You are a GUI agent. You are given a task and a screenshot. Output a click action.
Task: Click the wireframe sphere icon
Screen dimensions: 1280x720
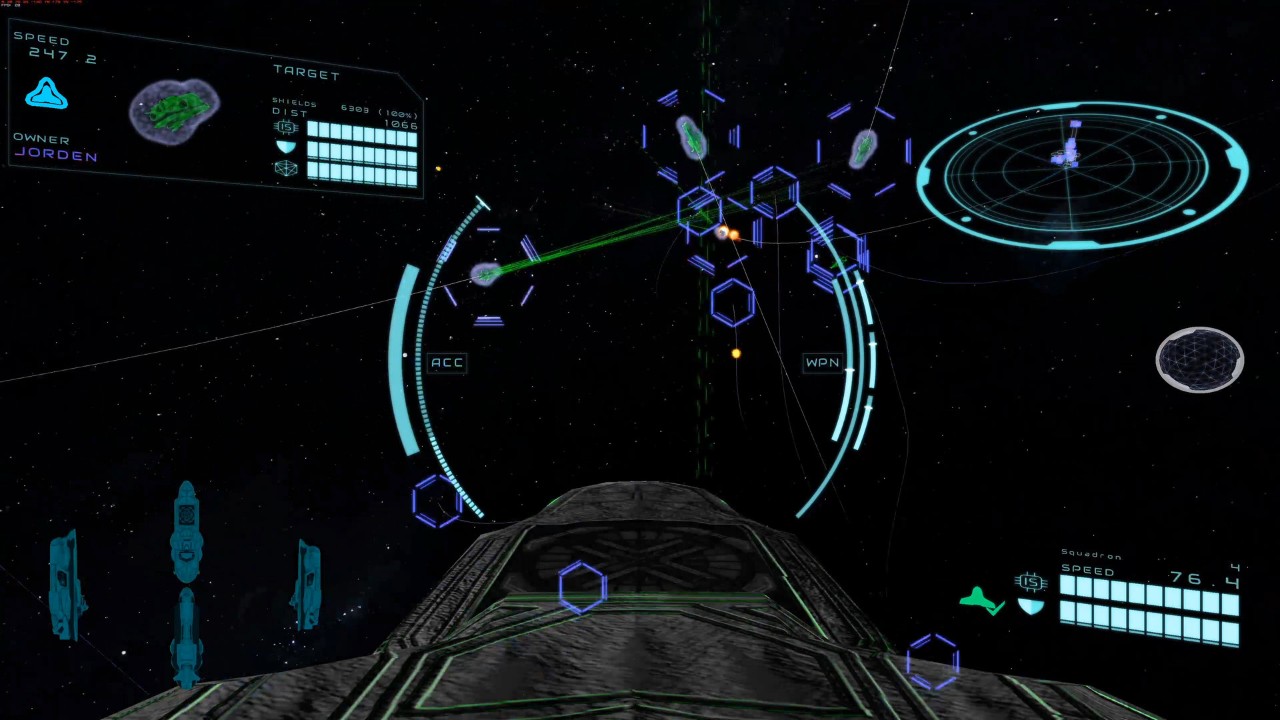(x=1199, y=359)
